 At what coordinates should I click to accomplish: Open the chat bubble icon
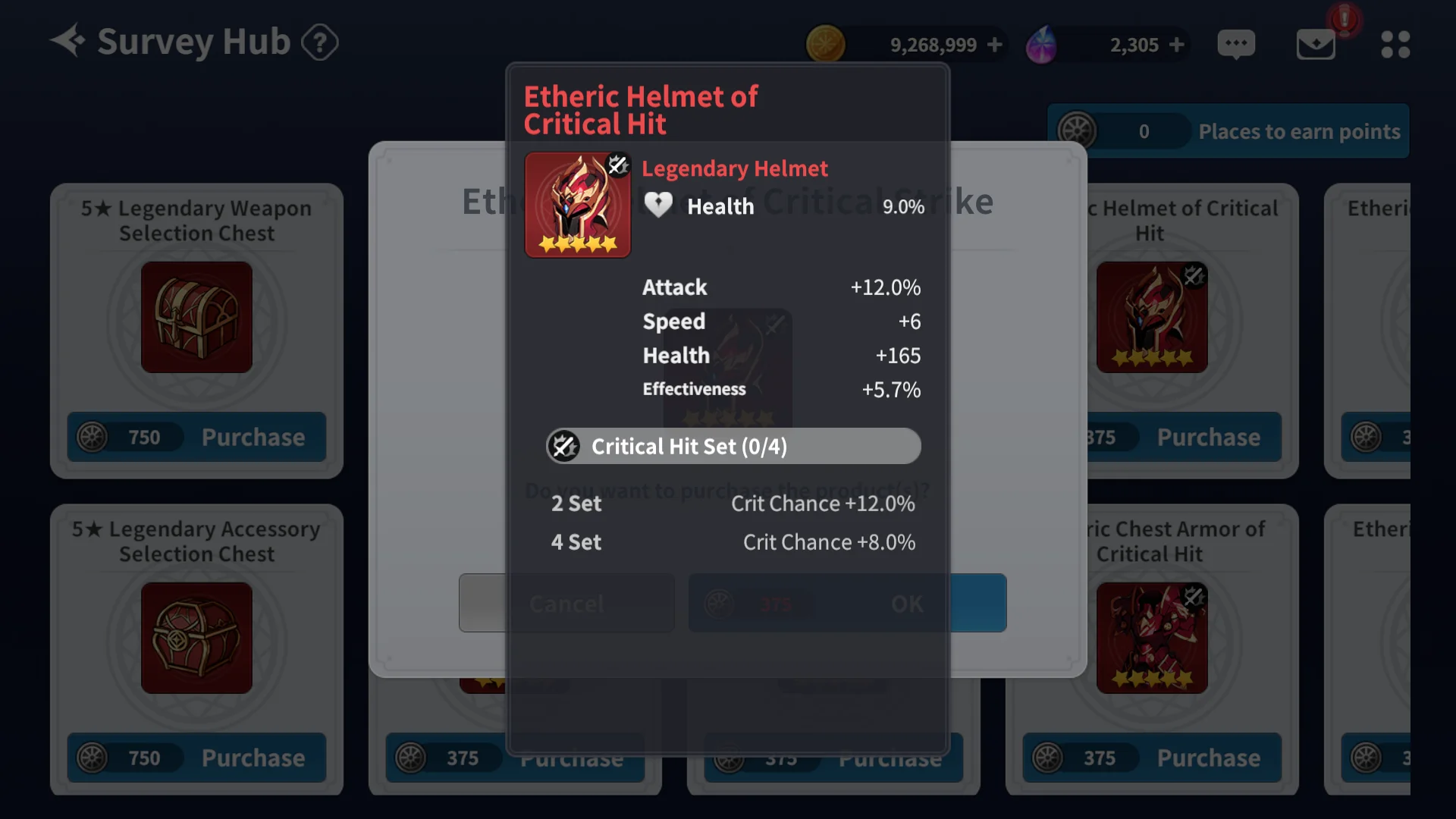(x=1236, y=44)
